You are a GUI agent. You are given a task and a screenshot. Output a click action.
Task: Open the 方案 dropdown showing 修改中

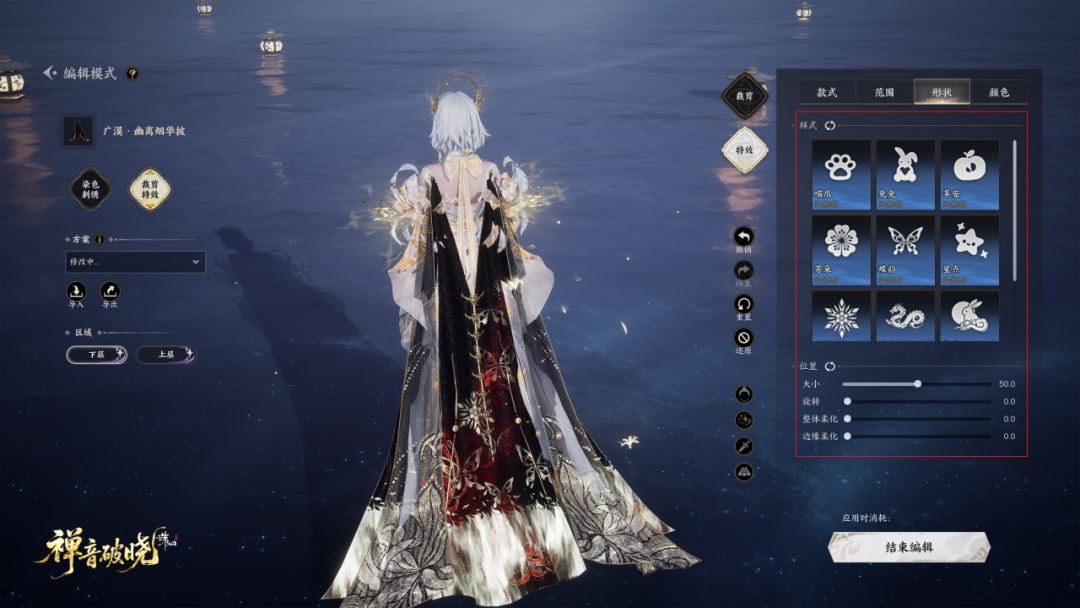click(135, 262)
